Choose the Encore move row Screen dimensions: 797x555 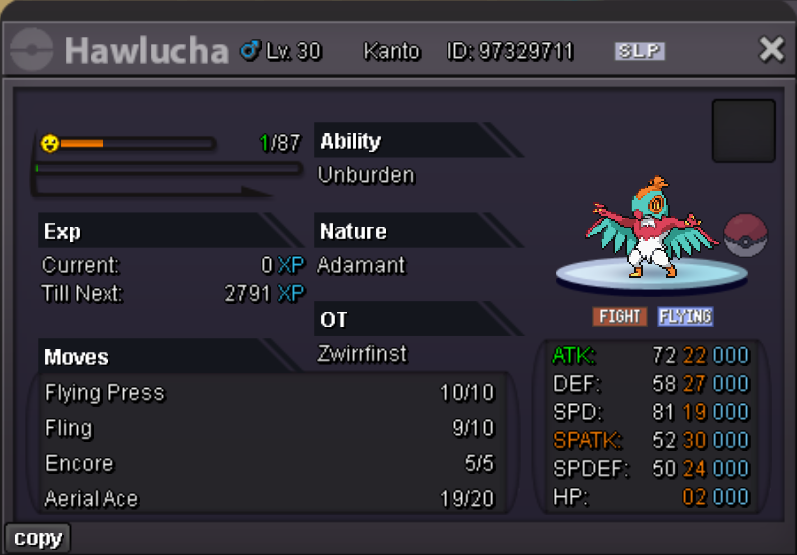(x=268, y=464)
